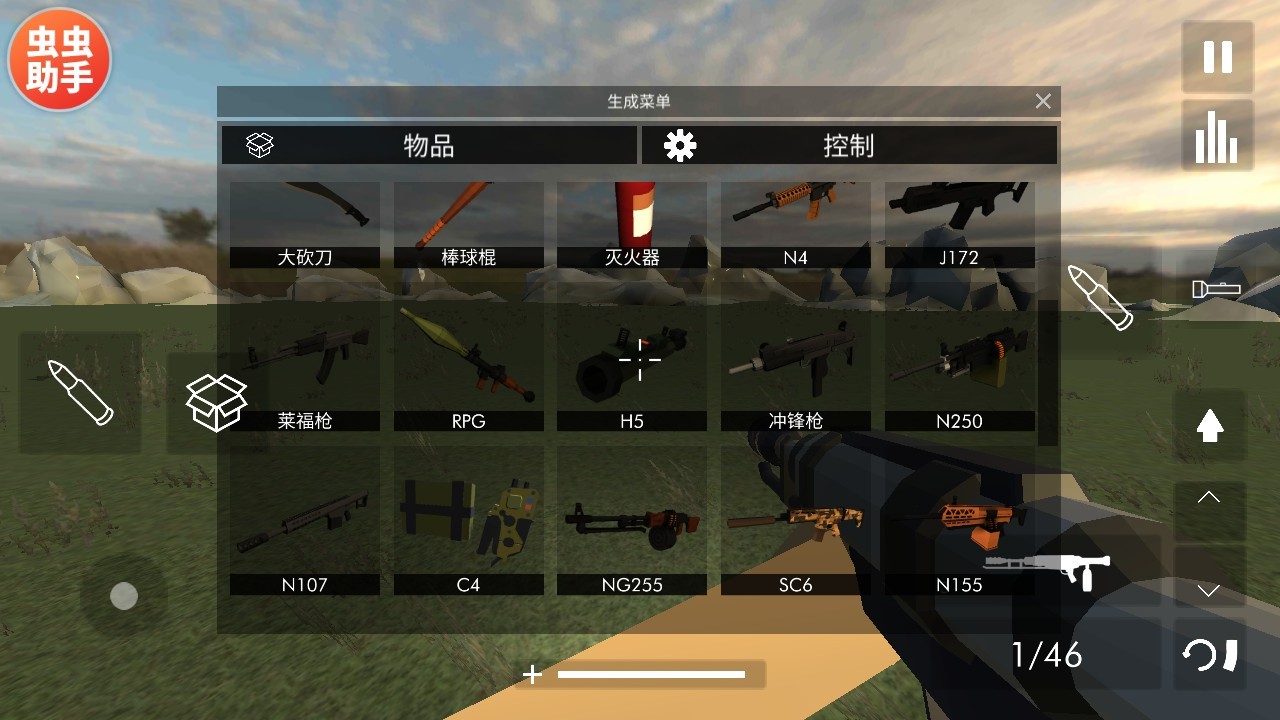1280x720 pixels.
Task: Select the 大砍刀 machete item
Action: point(305,224)
